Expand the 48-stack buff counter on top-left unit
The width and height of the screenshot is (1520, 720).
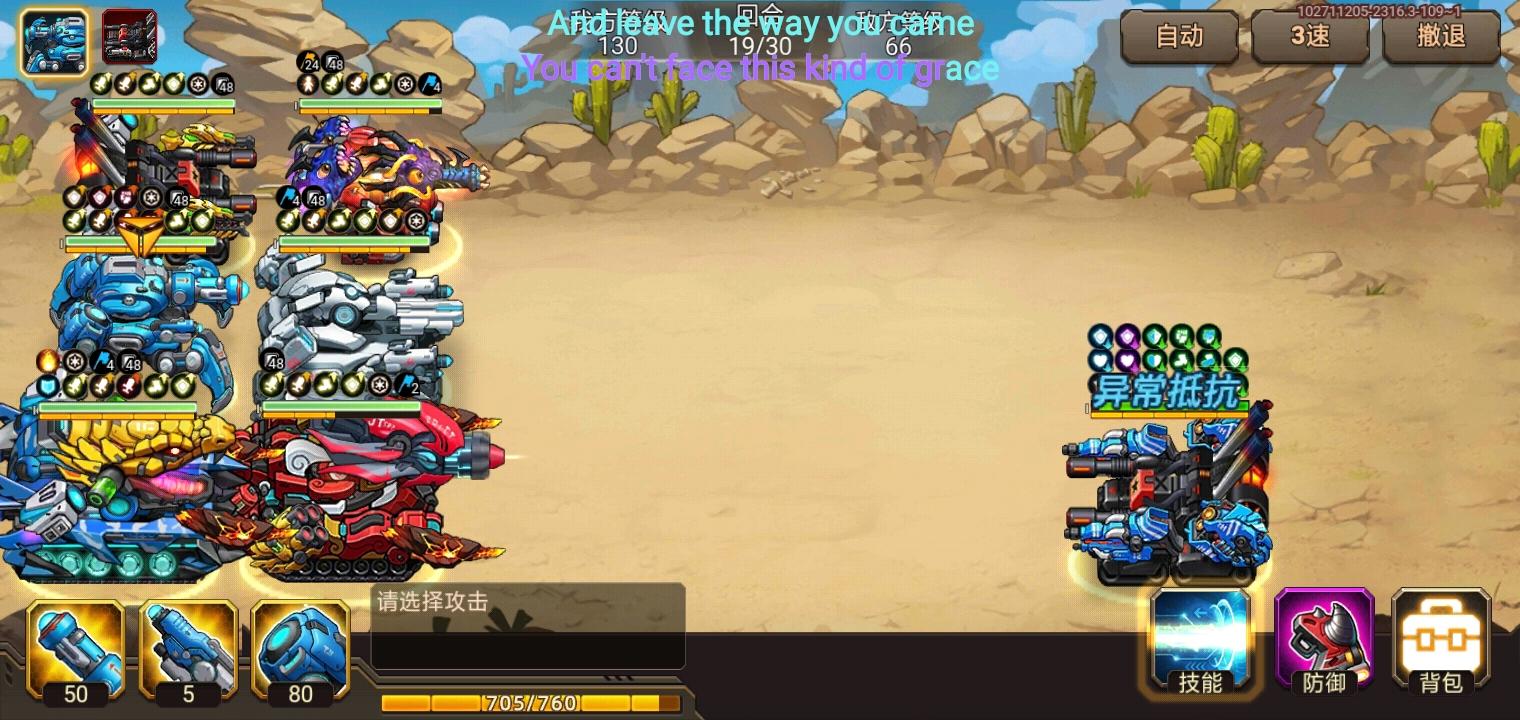coord(222,84)
